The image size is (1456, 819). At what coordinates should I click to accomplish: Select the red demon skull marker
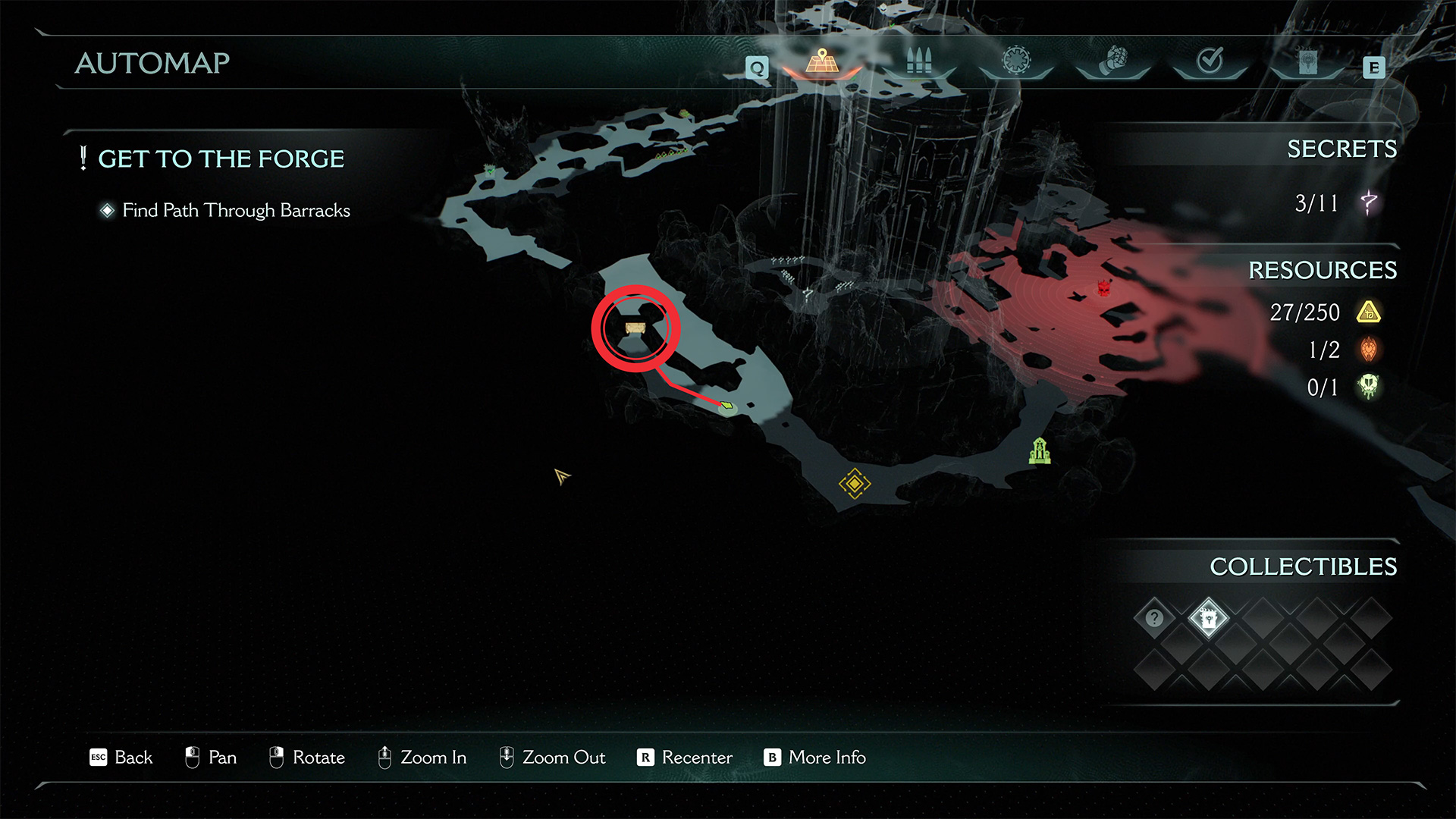[x=1104, y=287]
